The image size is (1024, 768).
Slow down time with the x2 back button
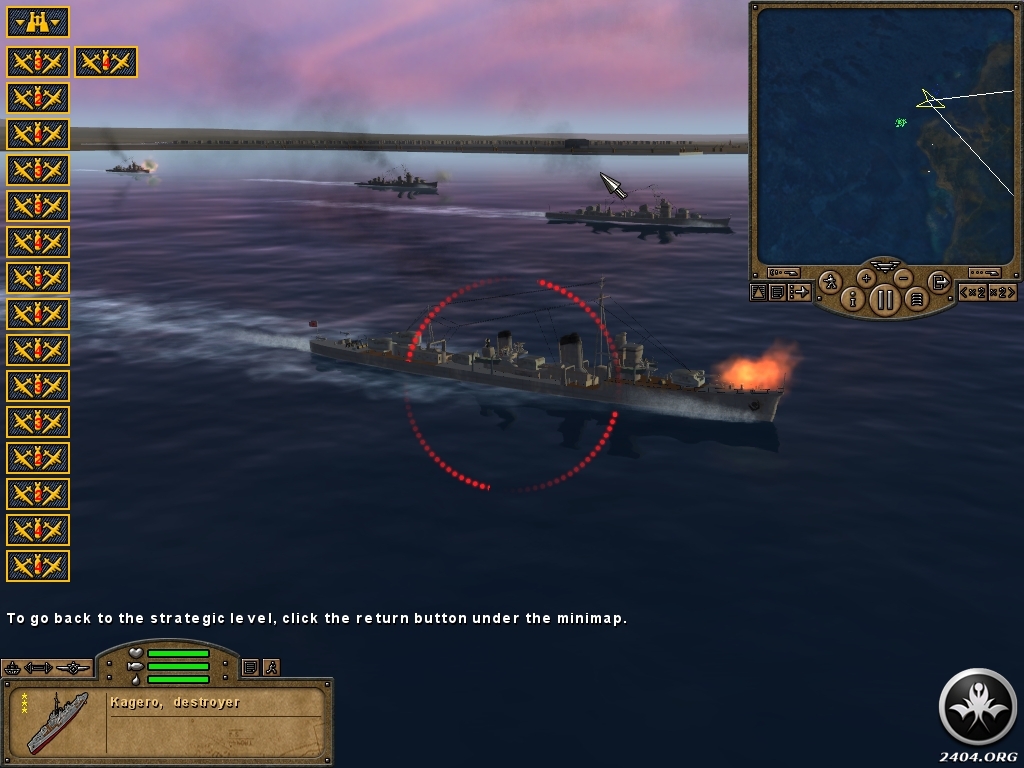click(973, 292)
